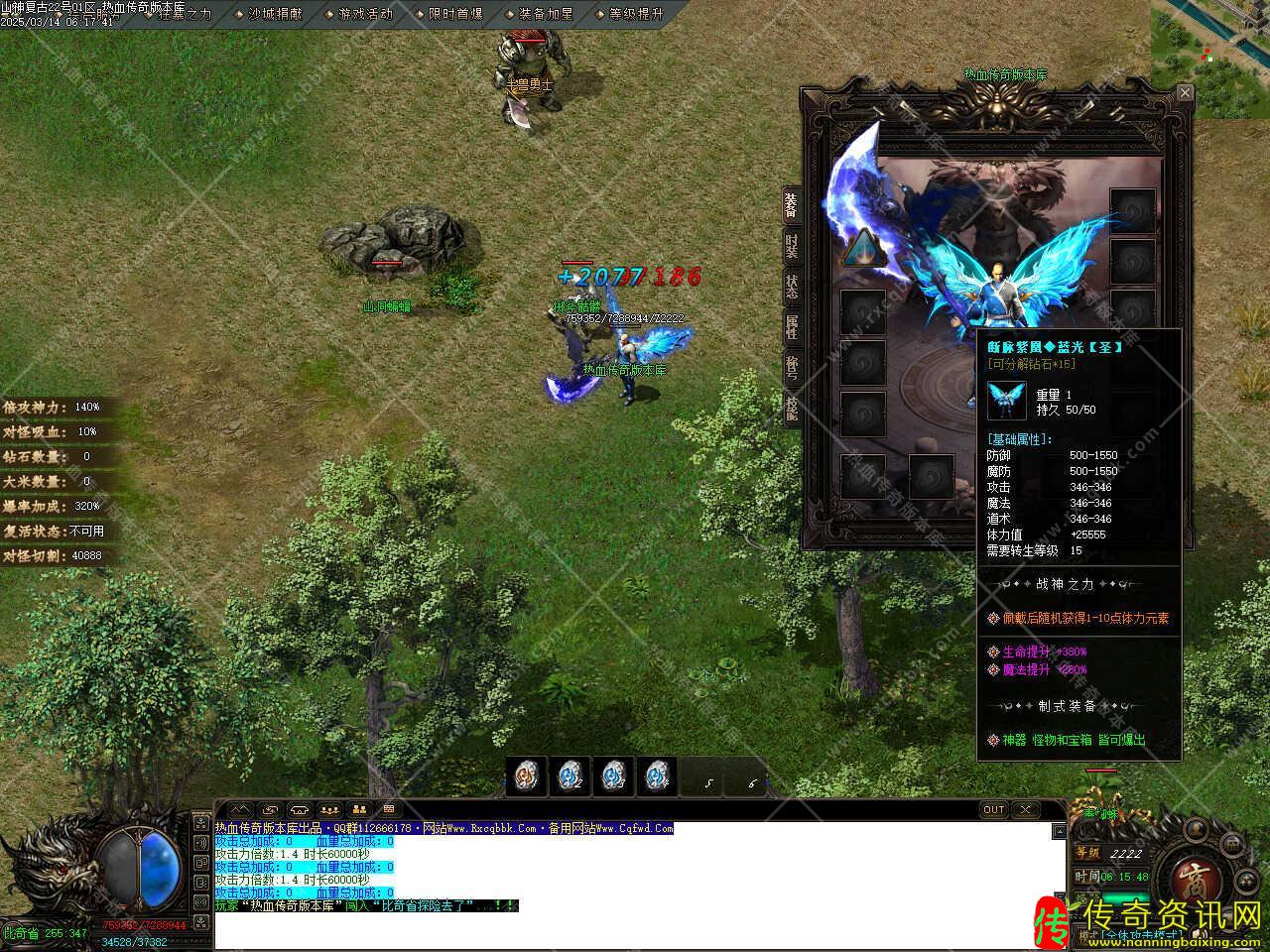
Task: Click the OUT button above the chat
Action: click(993, 809)
